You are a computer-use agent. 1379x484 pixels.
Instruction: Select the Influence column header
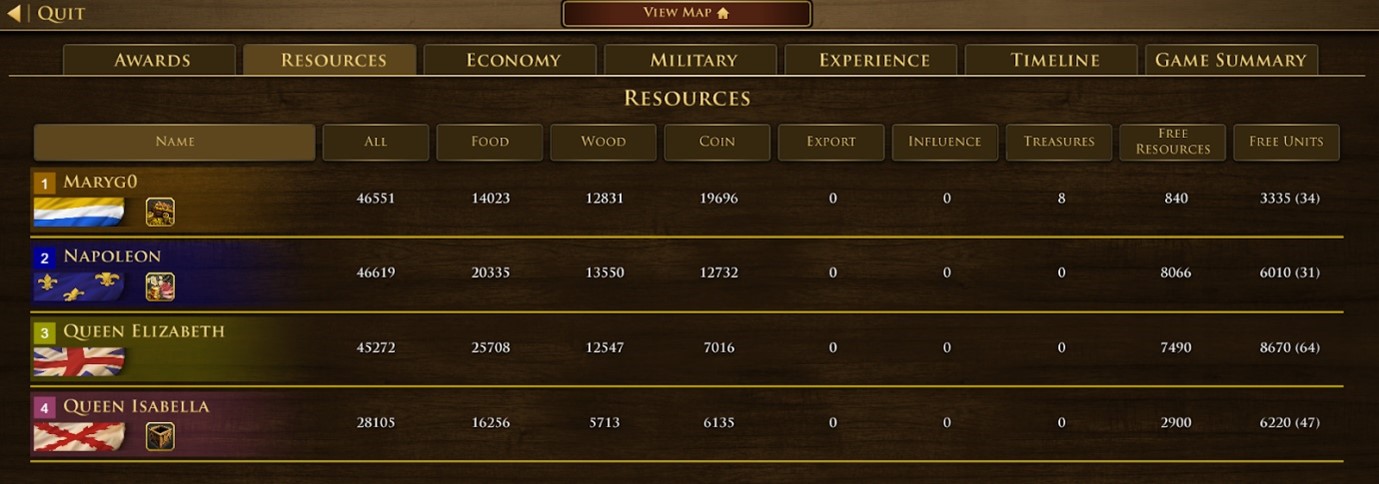945,142
